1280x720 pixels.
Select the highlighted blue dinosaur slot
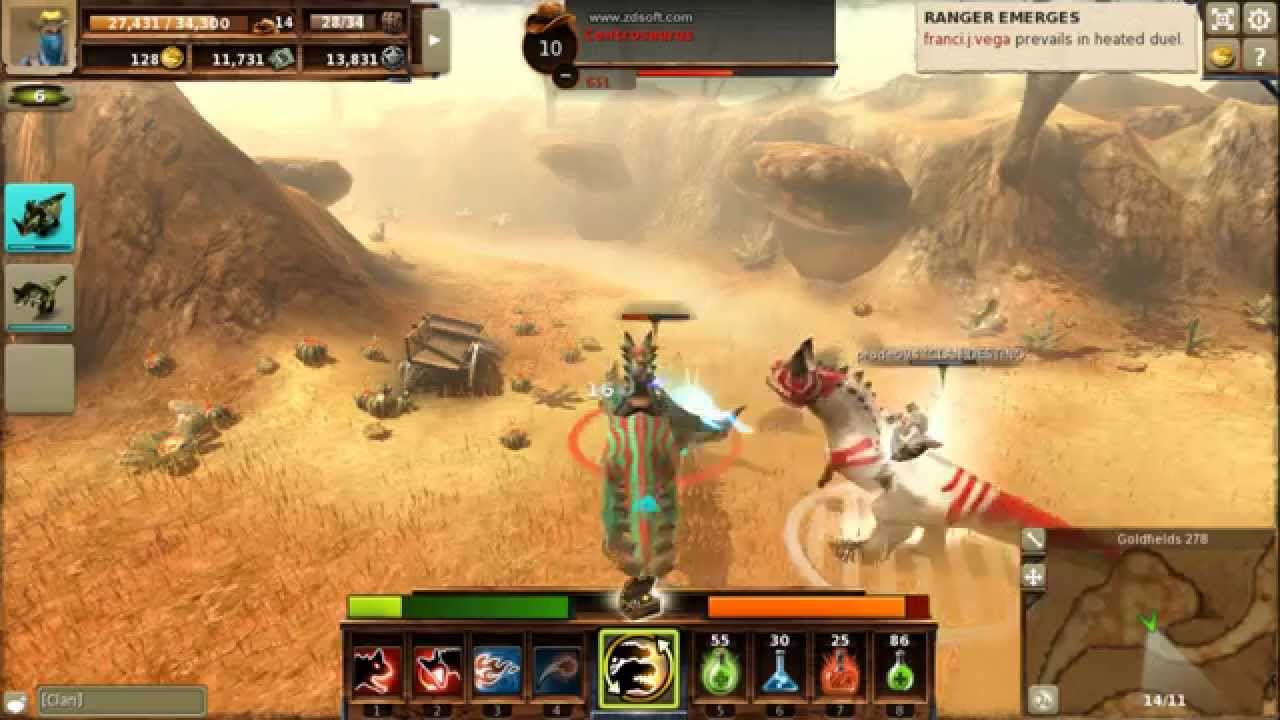click(39, 216)
